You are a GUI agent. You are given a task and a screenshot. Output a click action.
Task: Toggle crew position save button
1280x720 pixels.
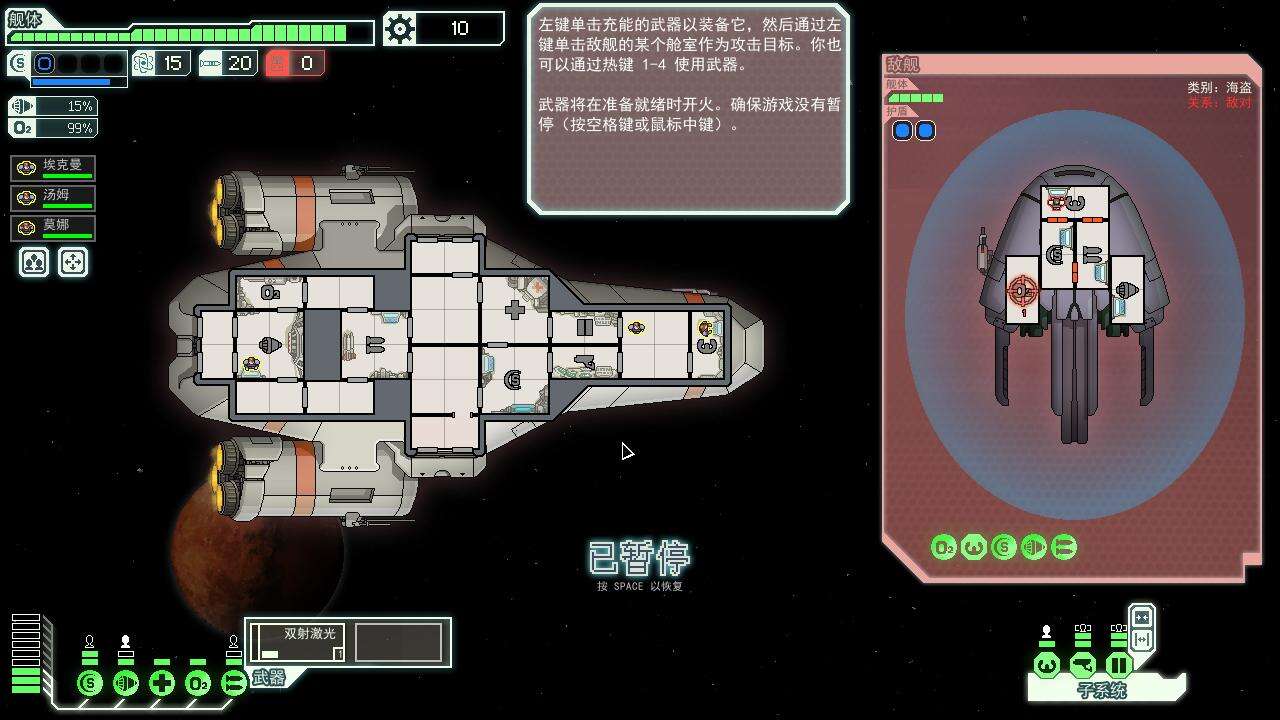[x=33, y=262]
